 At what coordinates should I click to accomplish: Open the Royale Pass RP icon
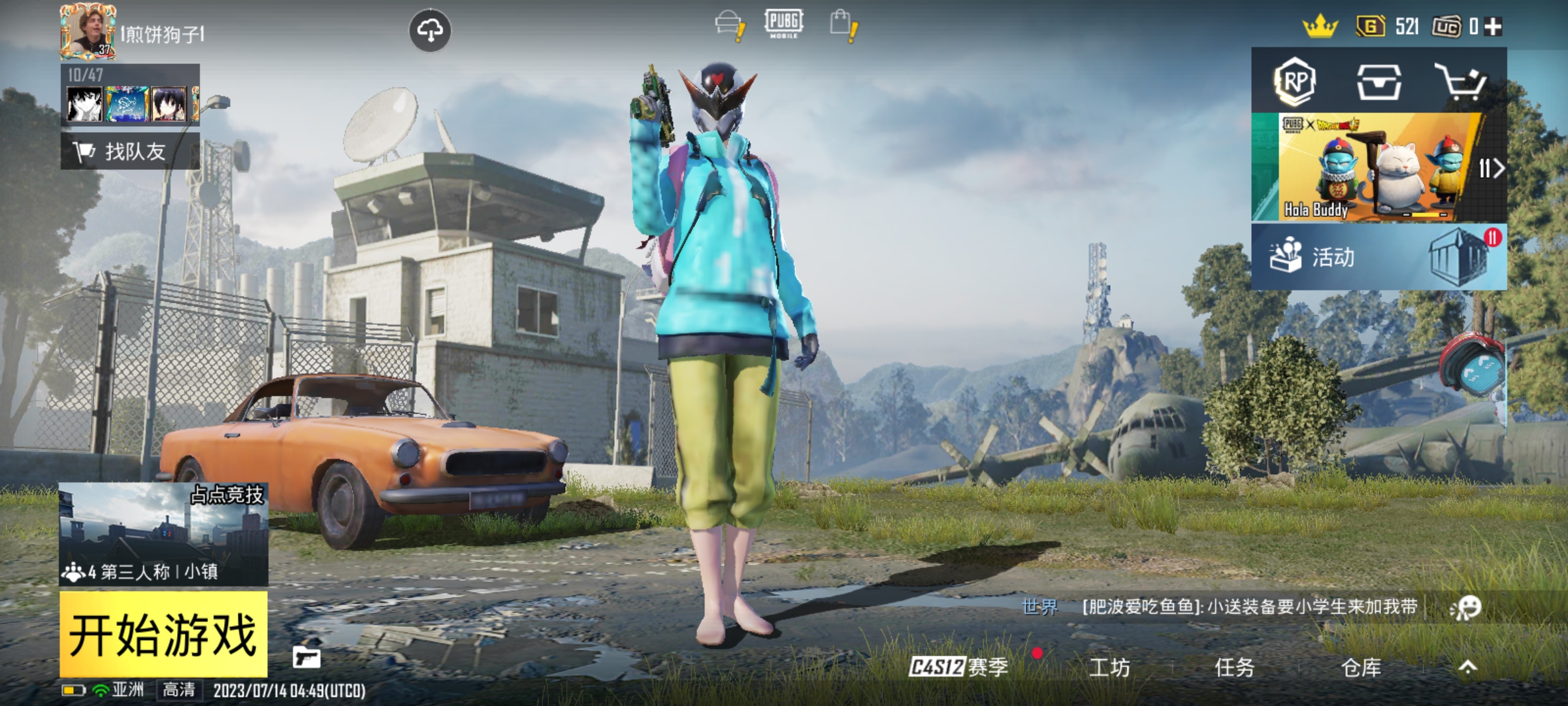1294,82
